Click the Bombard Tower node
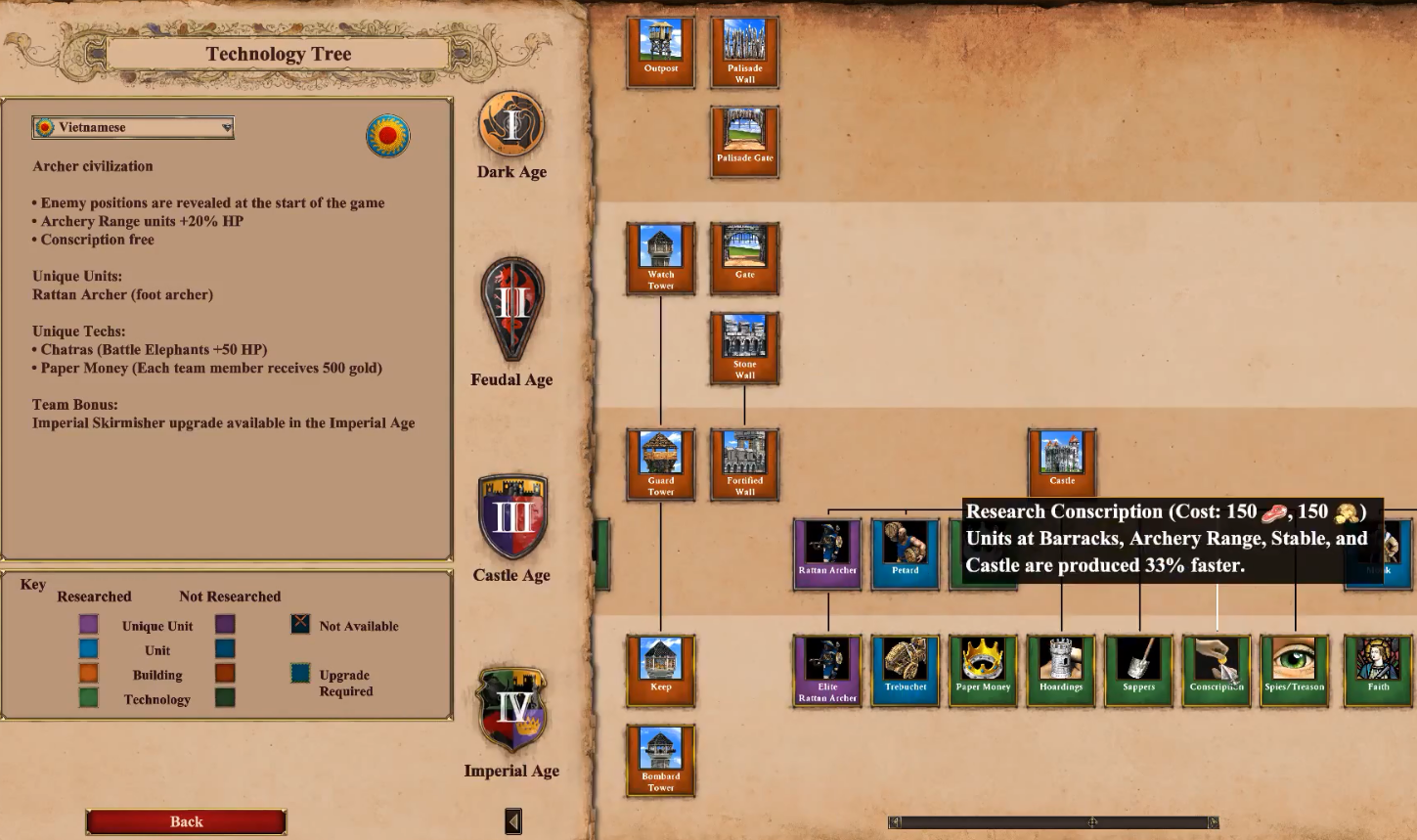Screen dimensions: 1417x840 click(661, 760)
